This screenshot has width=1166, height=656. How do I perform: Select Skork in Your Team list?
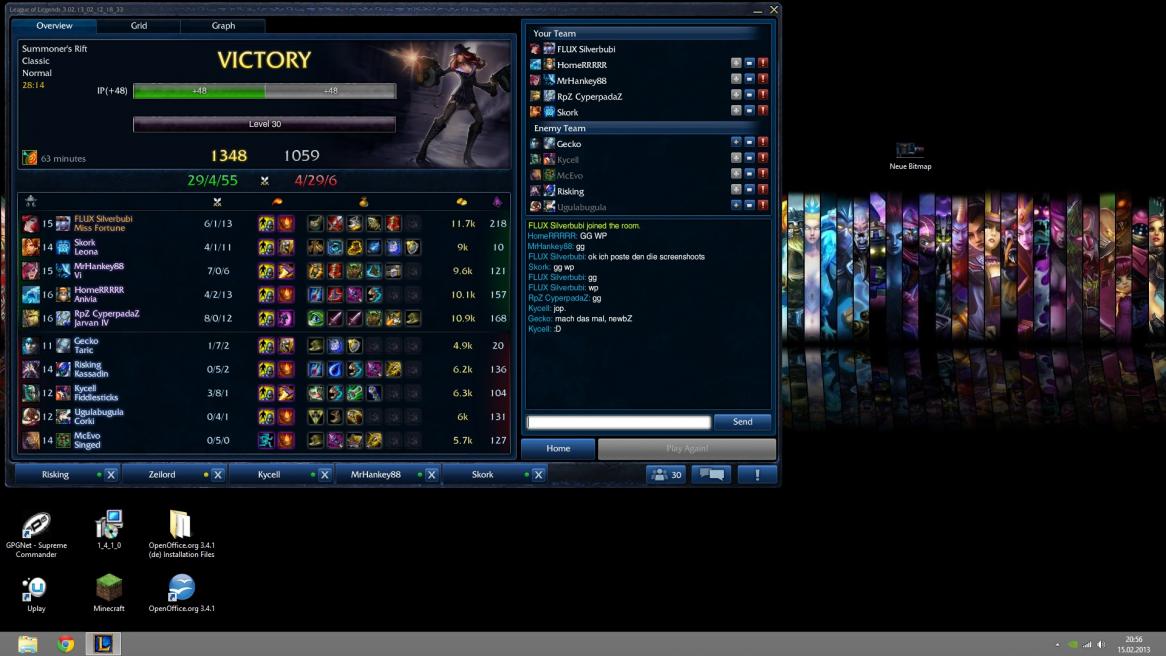pos(567,112)
